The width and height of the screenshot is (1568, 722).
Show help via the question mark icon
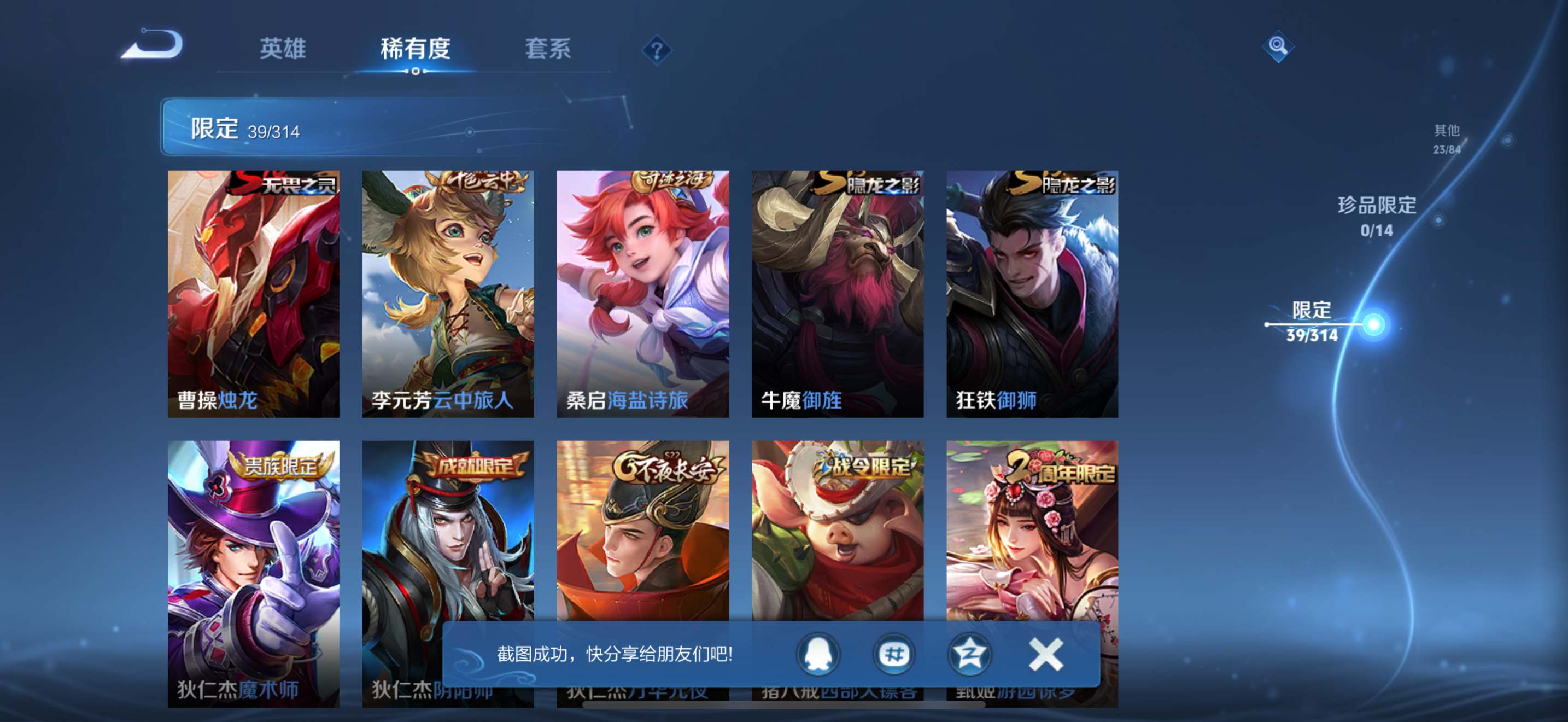(x=656, y=50)
